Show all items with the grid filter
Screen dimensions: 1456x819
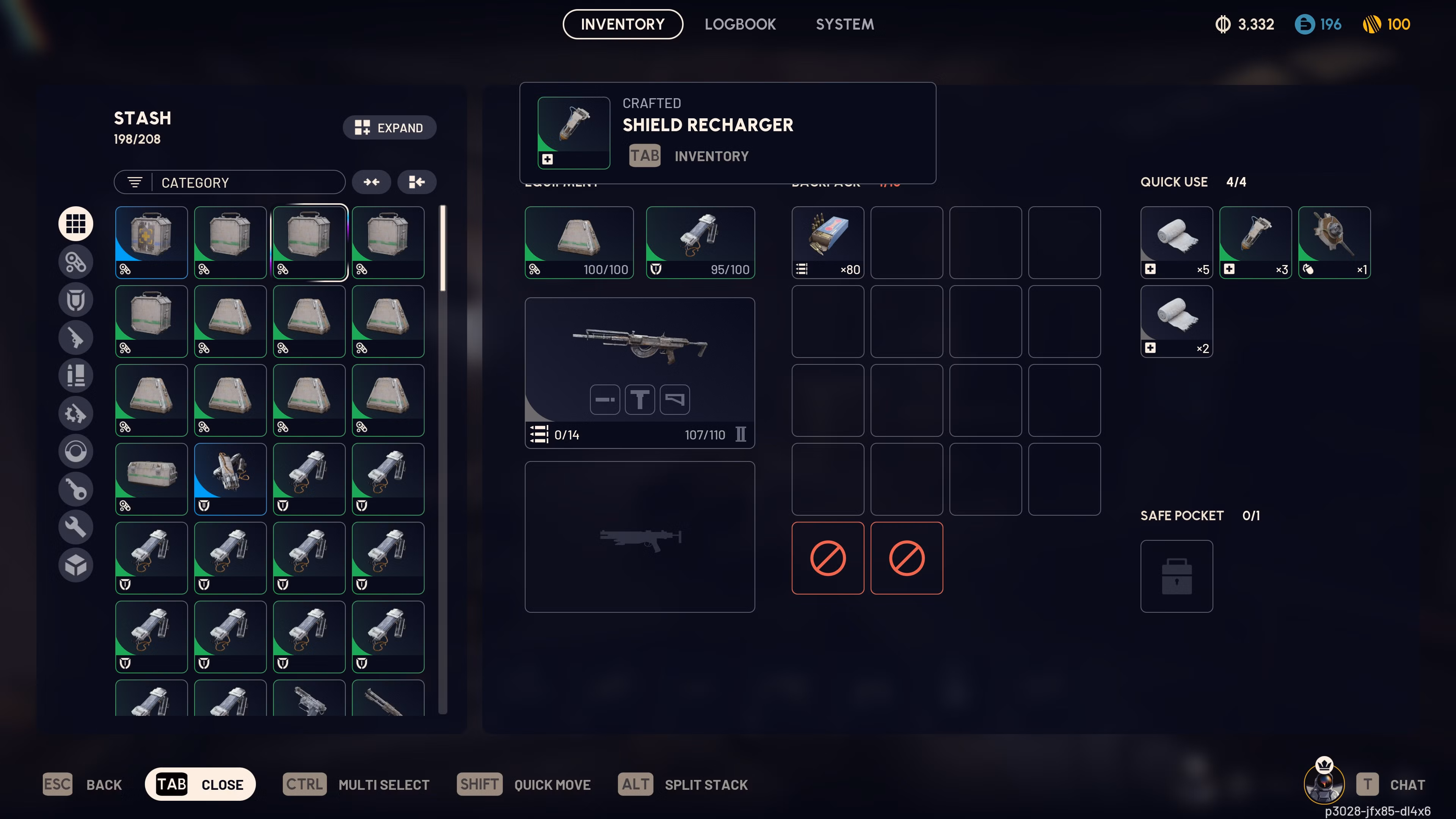point(76,224)
